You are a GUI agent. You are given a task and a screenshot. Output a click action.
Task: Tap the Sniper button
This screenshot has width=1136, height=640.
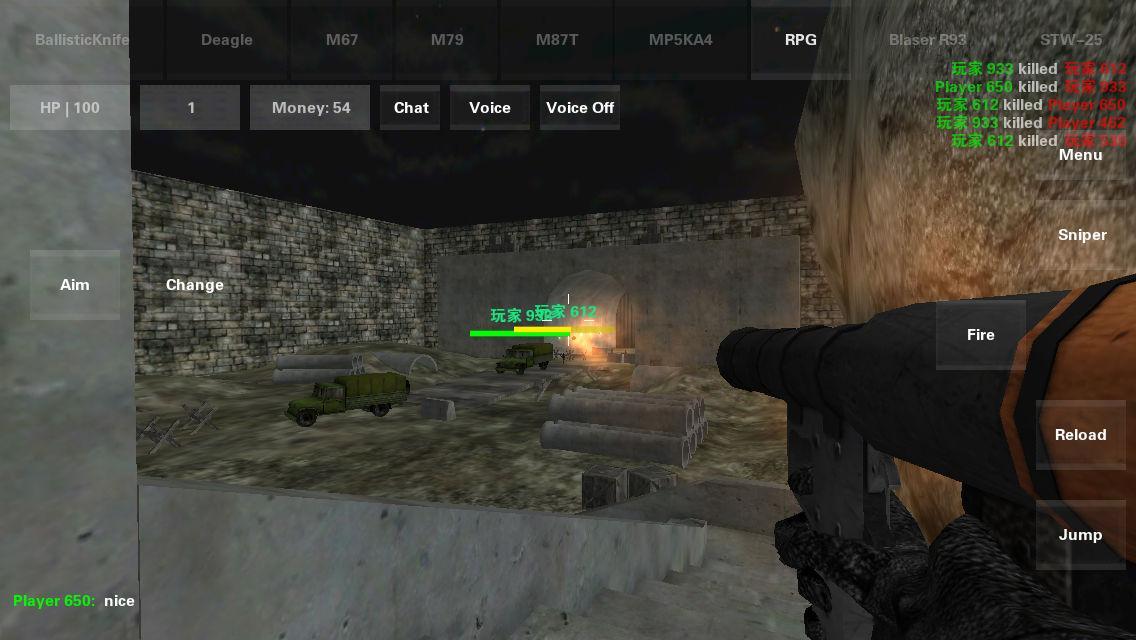[x=1082, y=235]
